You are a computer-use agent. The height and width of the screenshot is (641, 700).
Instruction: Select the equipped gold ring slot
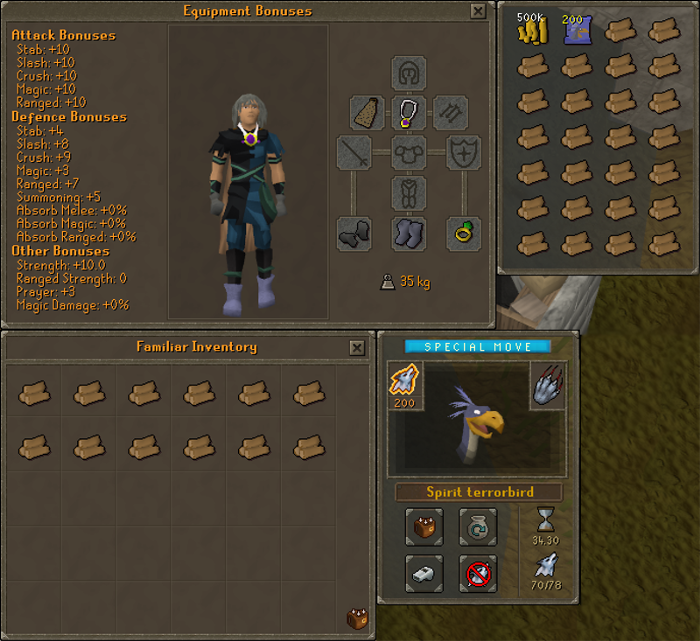coord(463,234)
